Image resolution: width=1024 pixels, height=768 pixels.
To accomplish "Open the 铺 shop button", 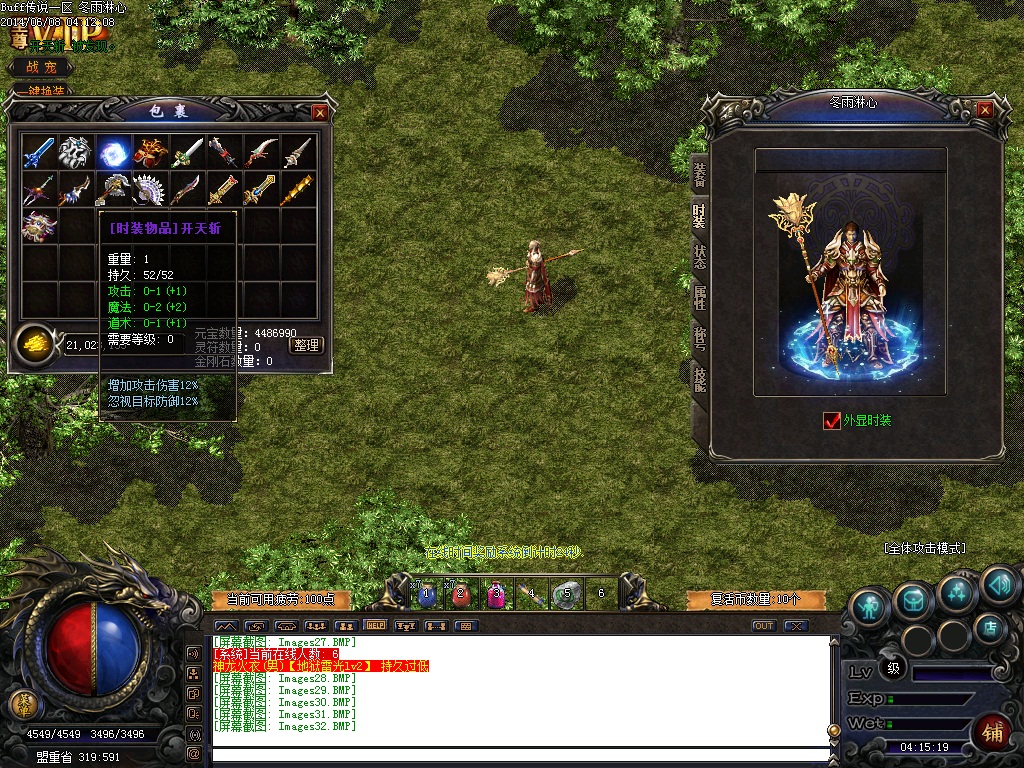I will [x=993, y=731].
